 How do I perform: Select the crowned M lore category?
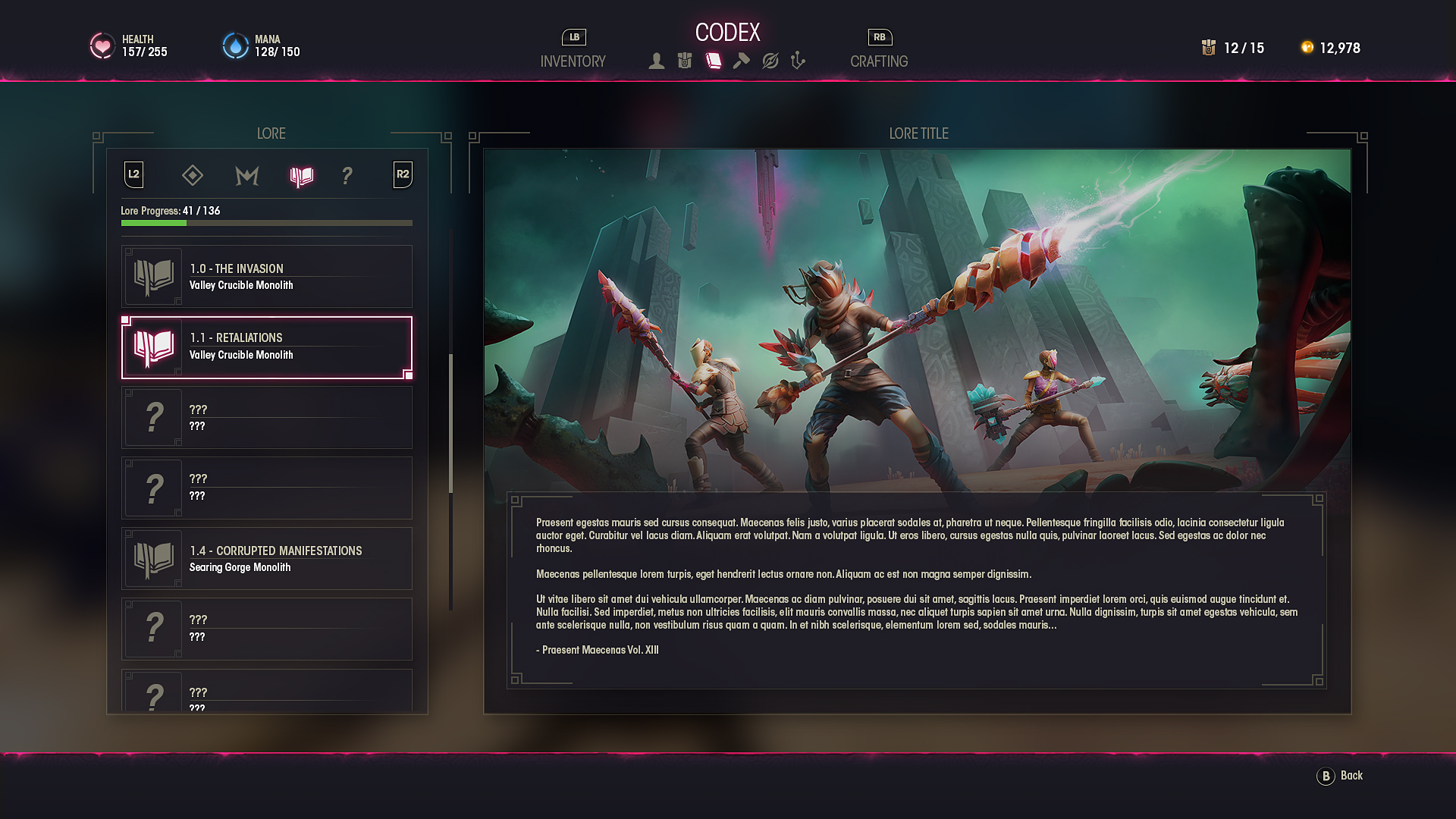(x=247, y=176)
